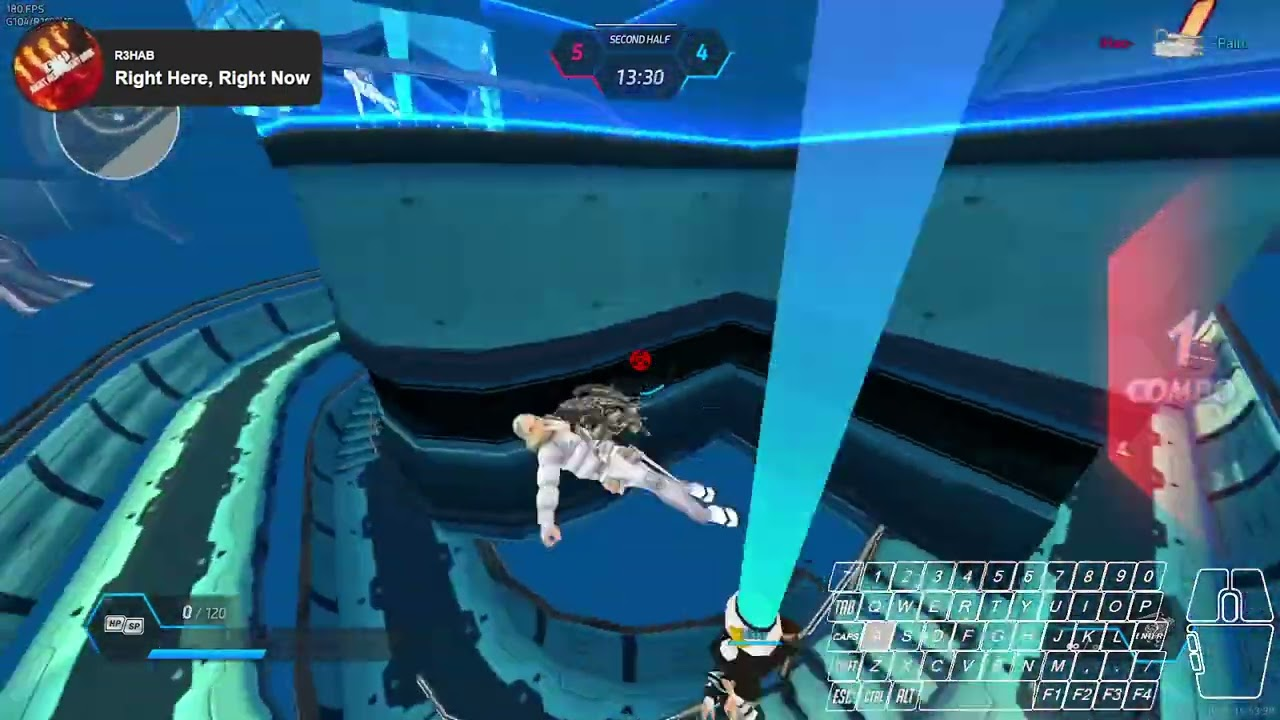Select the circular radar under the song banner
This screenshot has height=720, width=1280.
(x=117, y=140)
